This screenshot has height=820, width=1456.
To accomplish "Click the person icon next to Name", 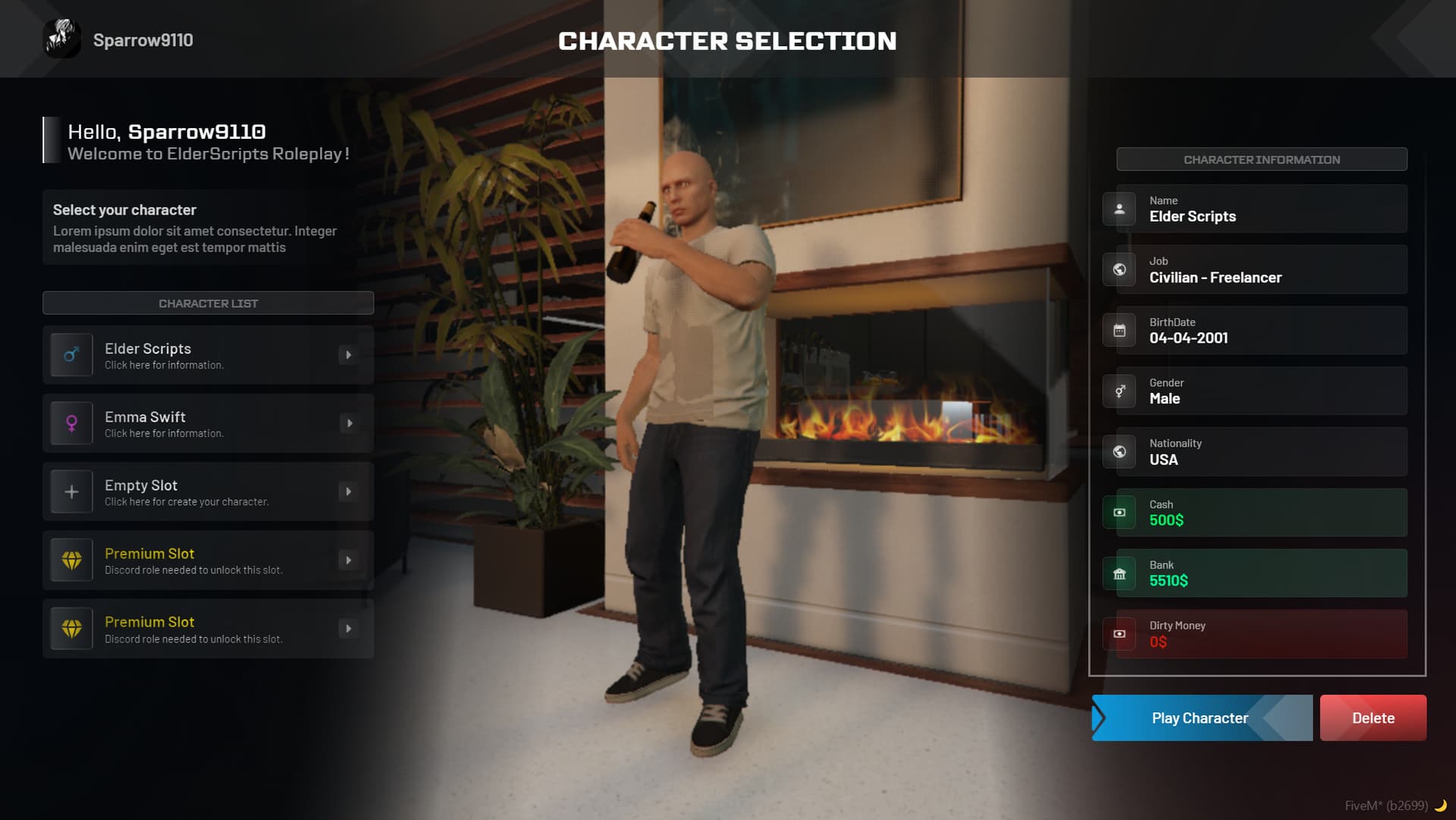I will coord(1119,209).
